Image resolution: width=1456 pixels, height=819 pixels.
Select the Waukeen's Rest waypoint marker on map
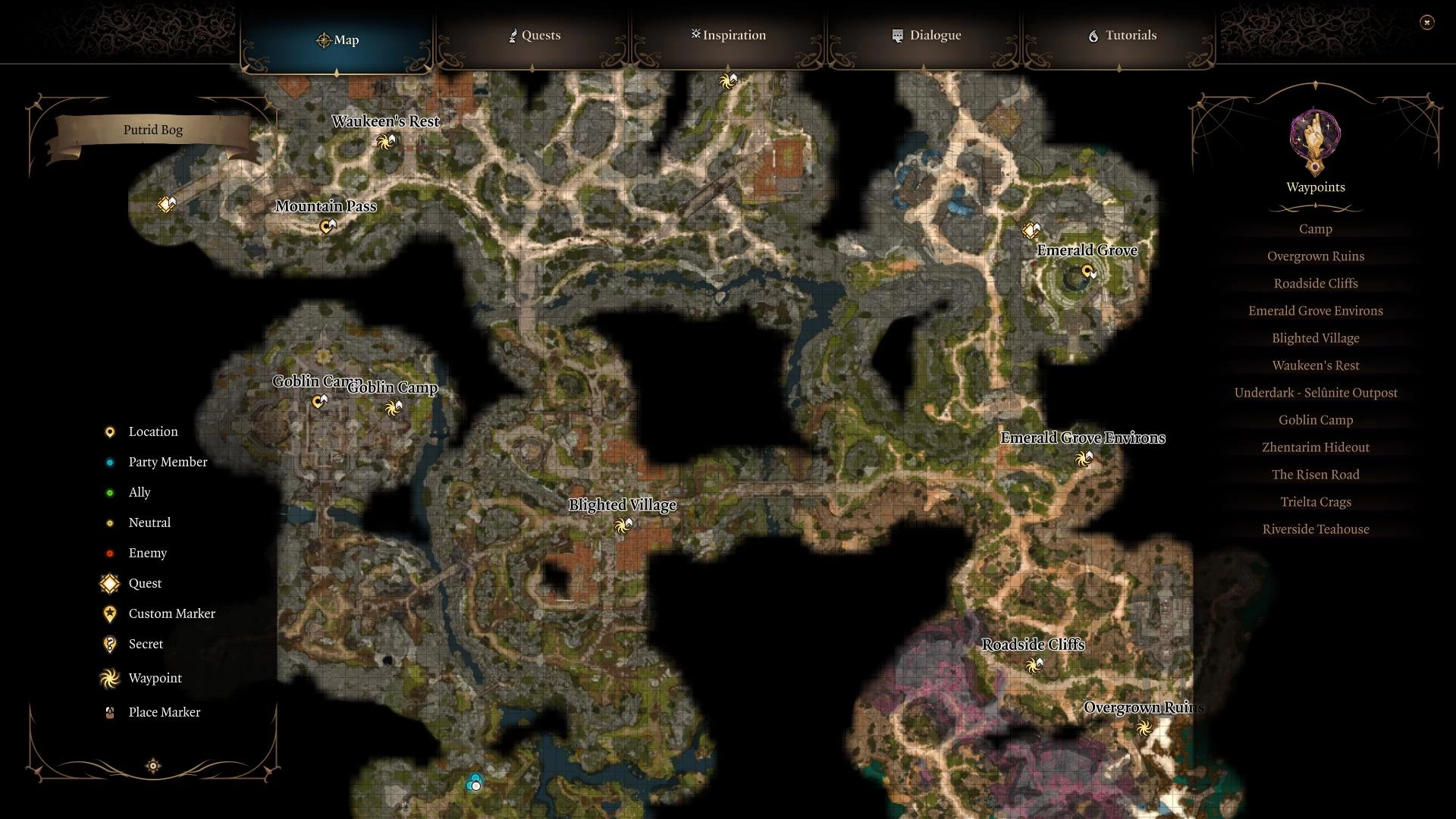[386, 141]
